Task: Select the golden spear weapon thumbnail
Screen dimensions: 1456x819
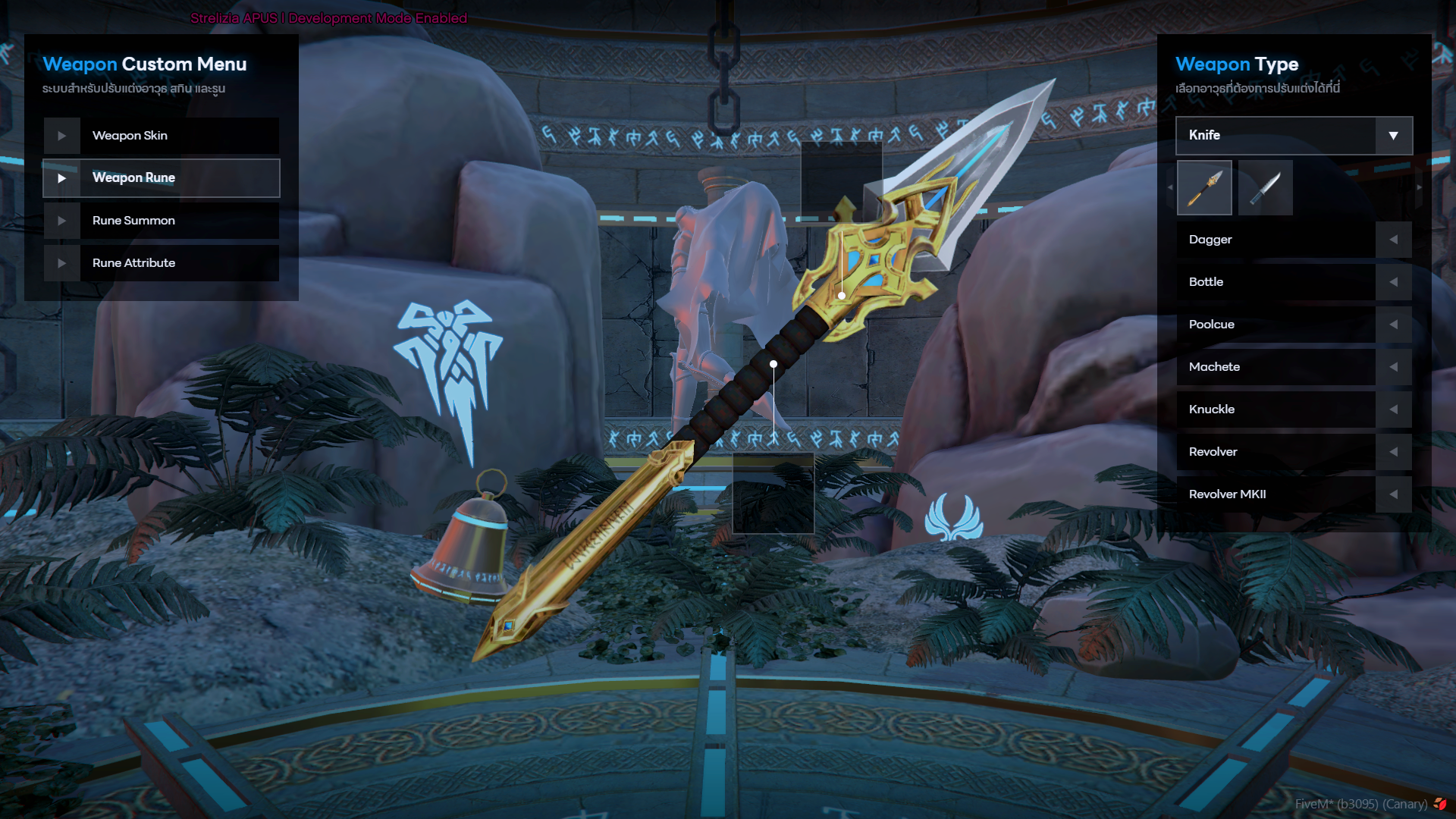Action: [1204, 187]
